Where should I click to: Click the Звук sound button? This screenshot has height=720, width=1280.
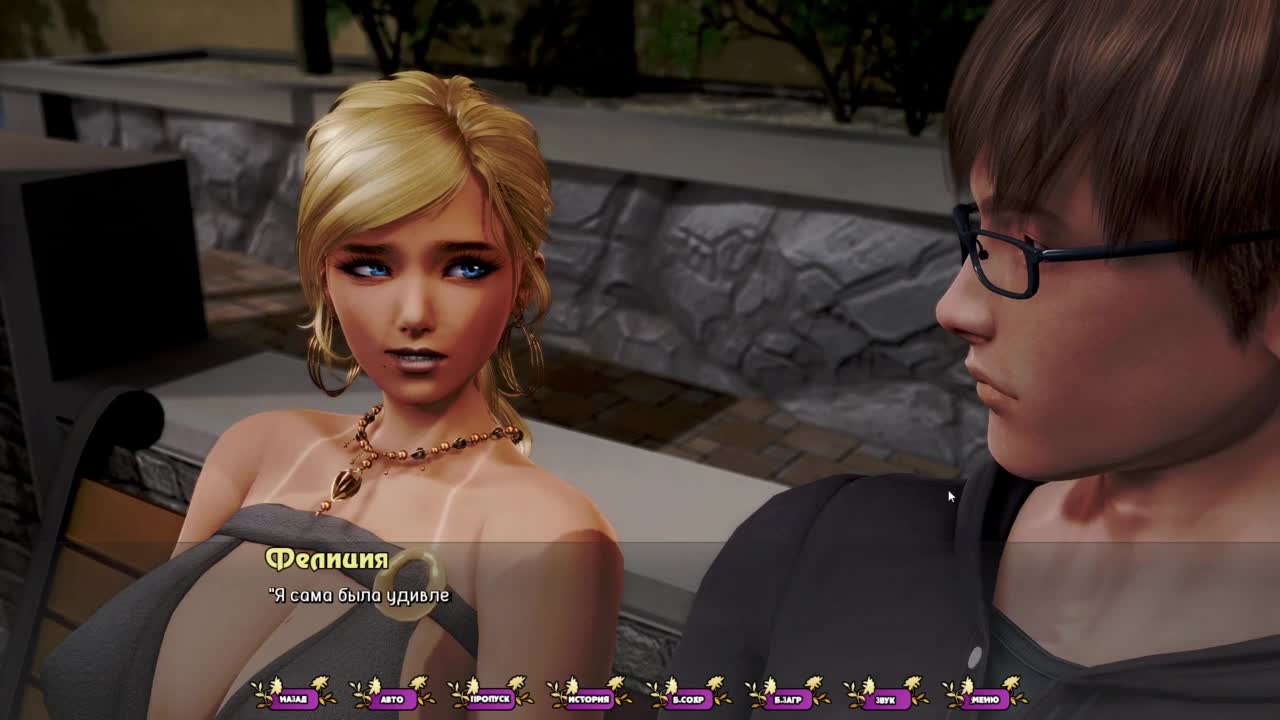click(885, 699)
